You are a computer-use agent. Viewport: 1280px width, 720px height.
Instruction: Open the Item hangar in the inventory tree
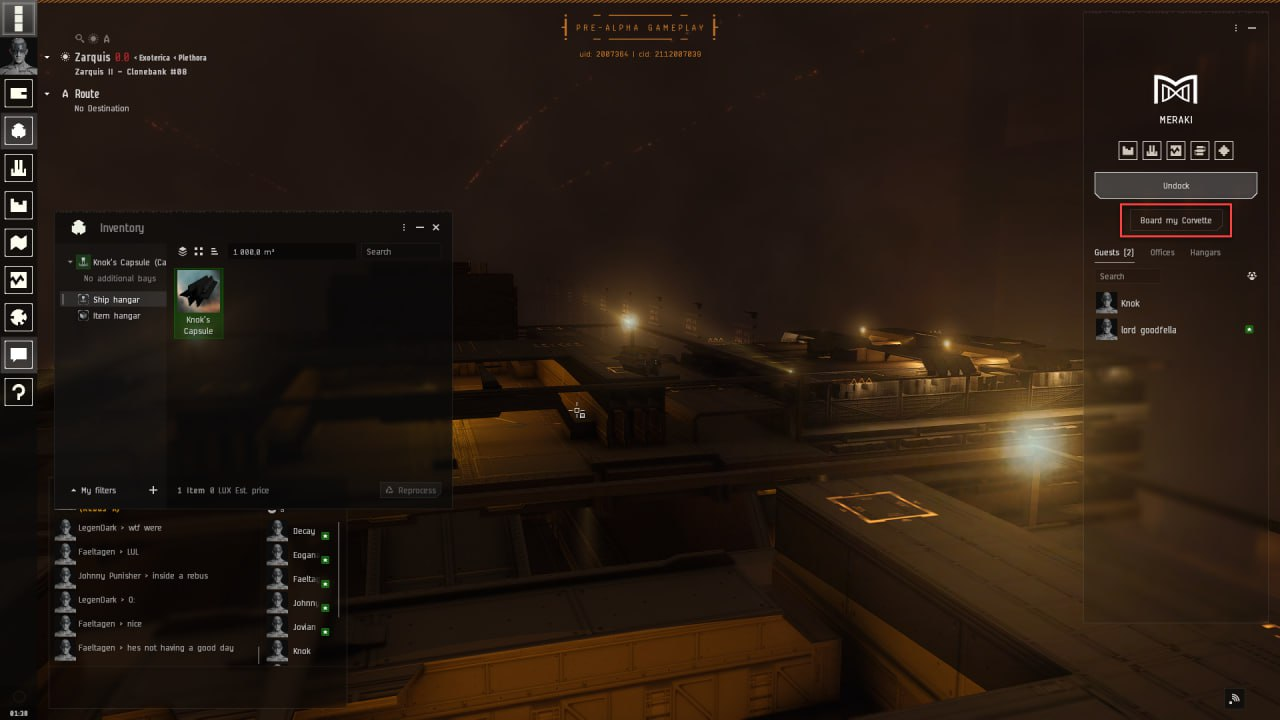(116, 316)
